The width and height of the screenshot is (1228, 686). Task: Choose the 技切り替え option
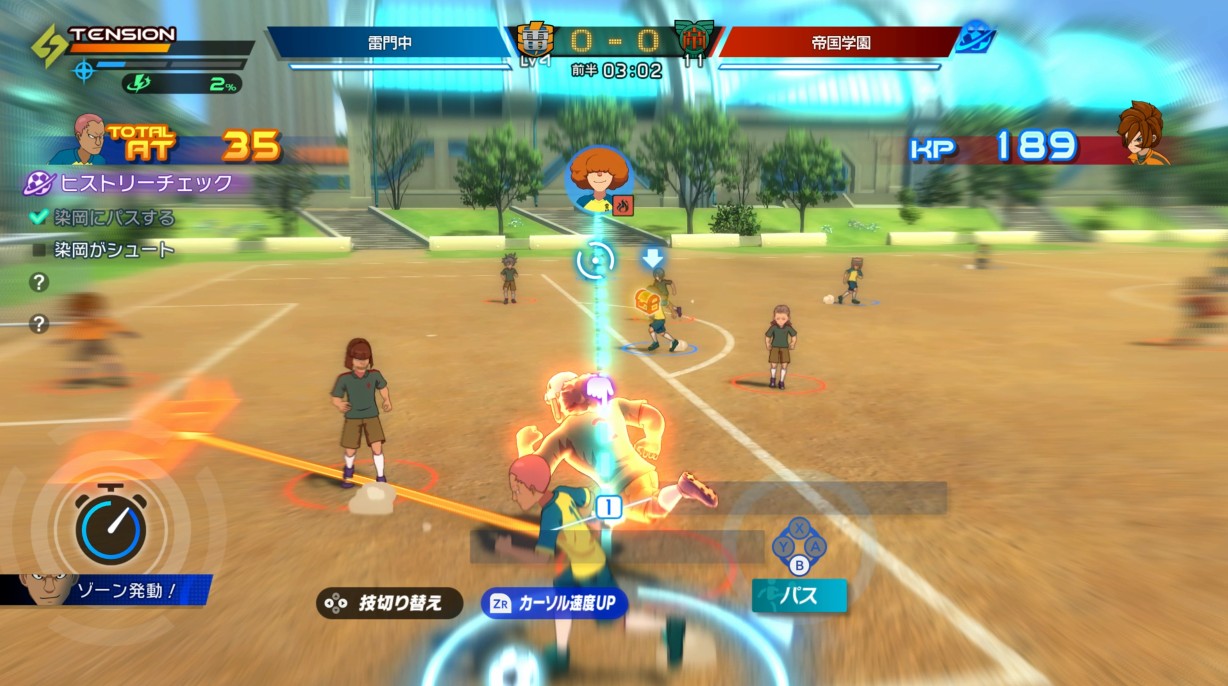(389, 603)
